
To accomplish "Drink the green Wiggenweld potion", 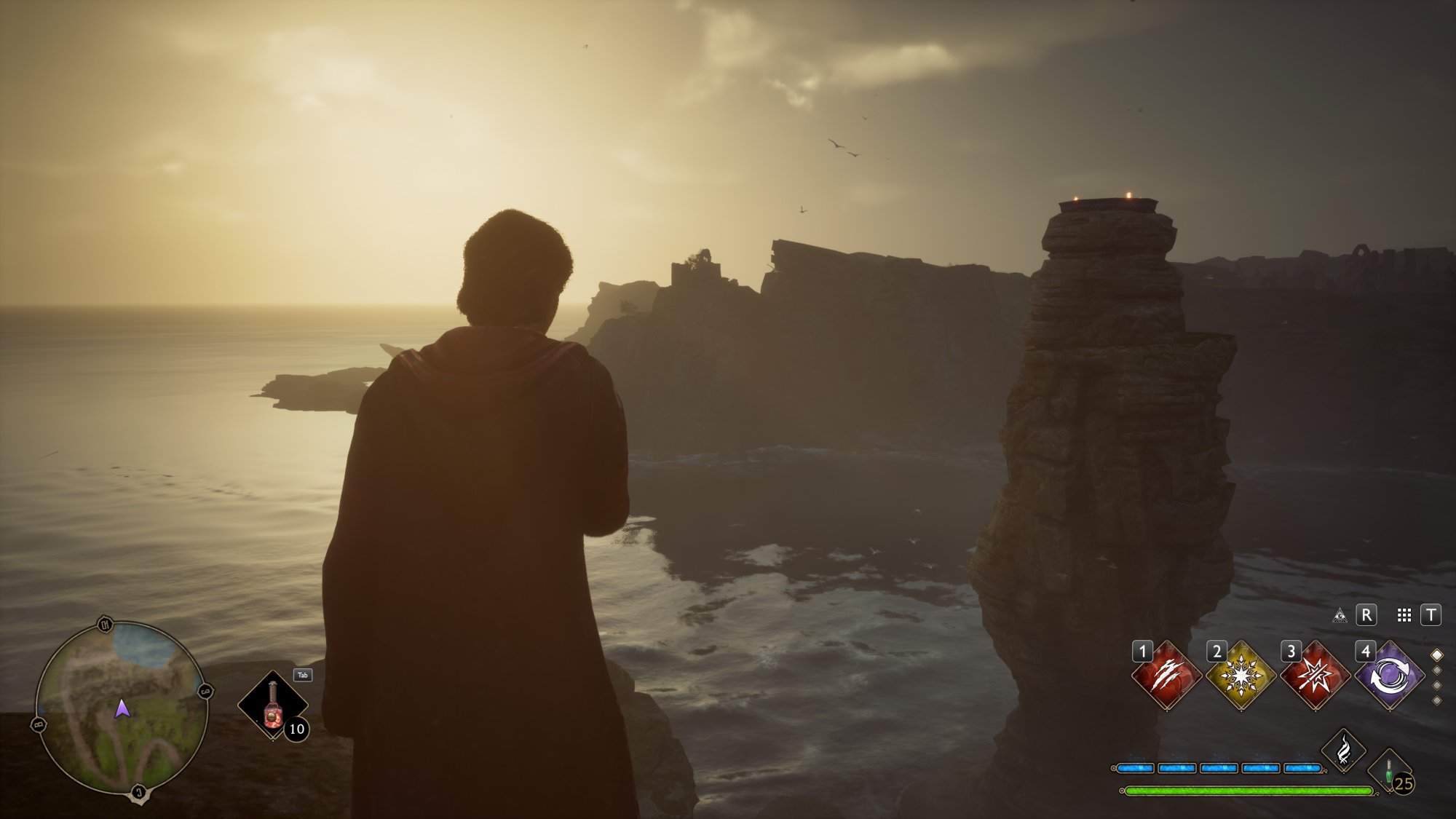I will pyautogui.click(x=1389, y=772).
